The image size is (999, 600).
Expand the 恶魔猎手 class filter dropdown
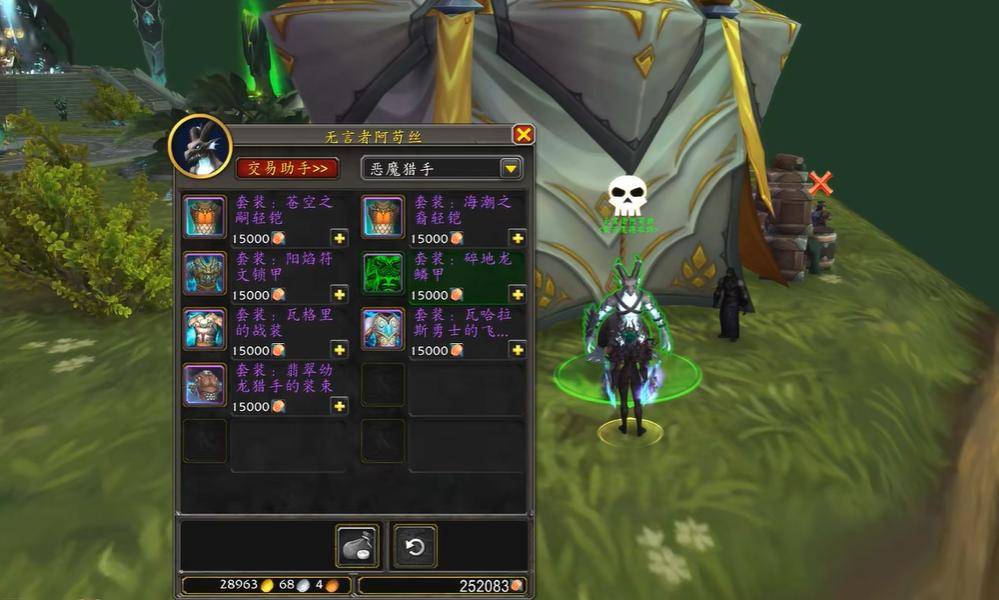pos(511,168)
